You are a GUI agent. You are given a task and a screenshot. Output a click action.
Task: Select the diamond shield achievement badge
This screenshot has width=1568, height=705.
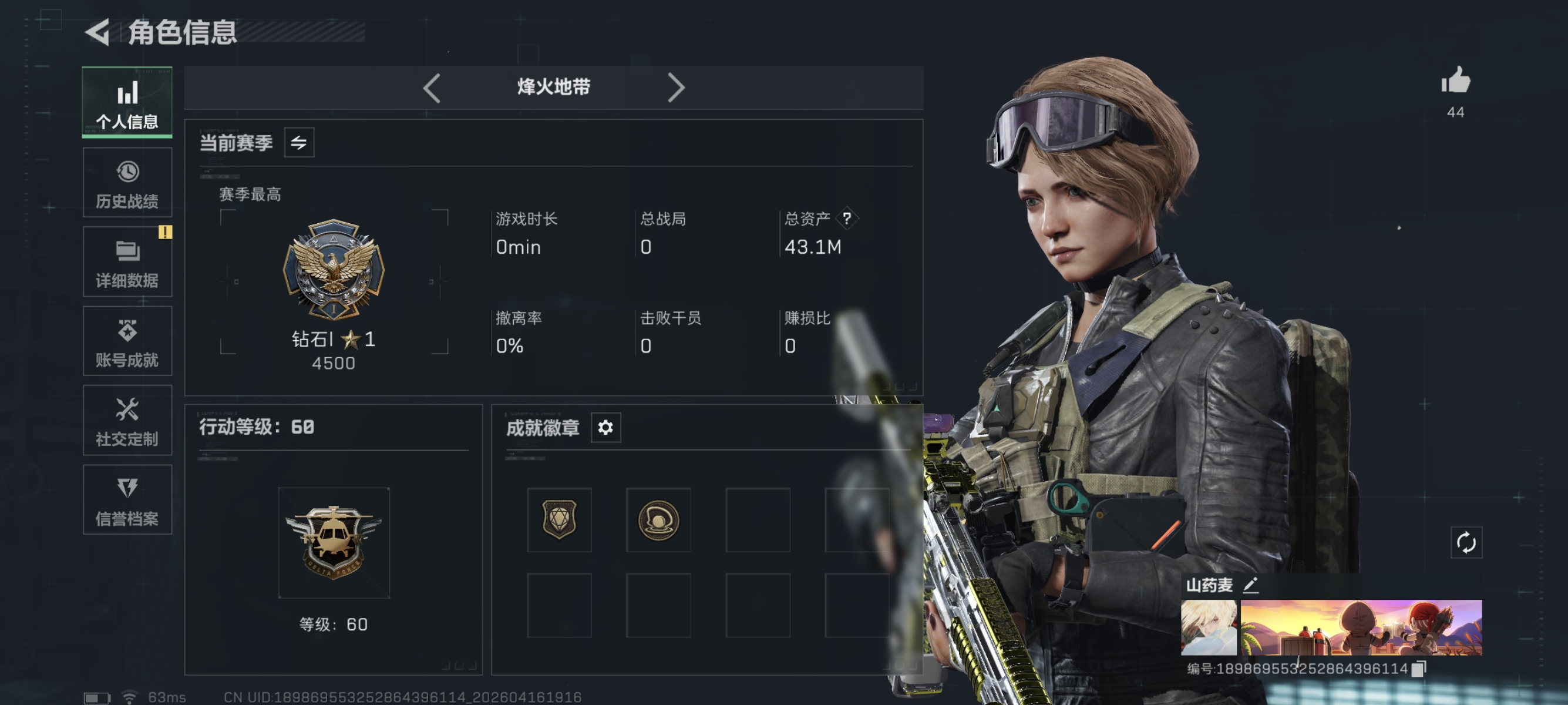558,520
